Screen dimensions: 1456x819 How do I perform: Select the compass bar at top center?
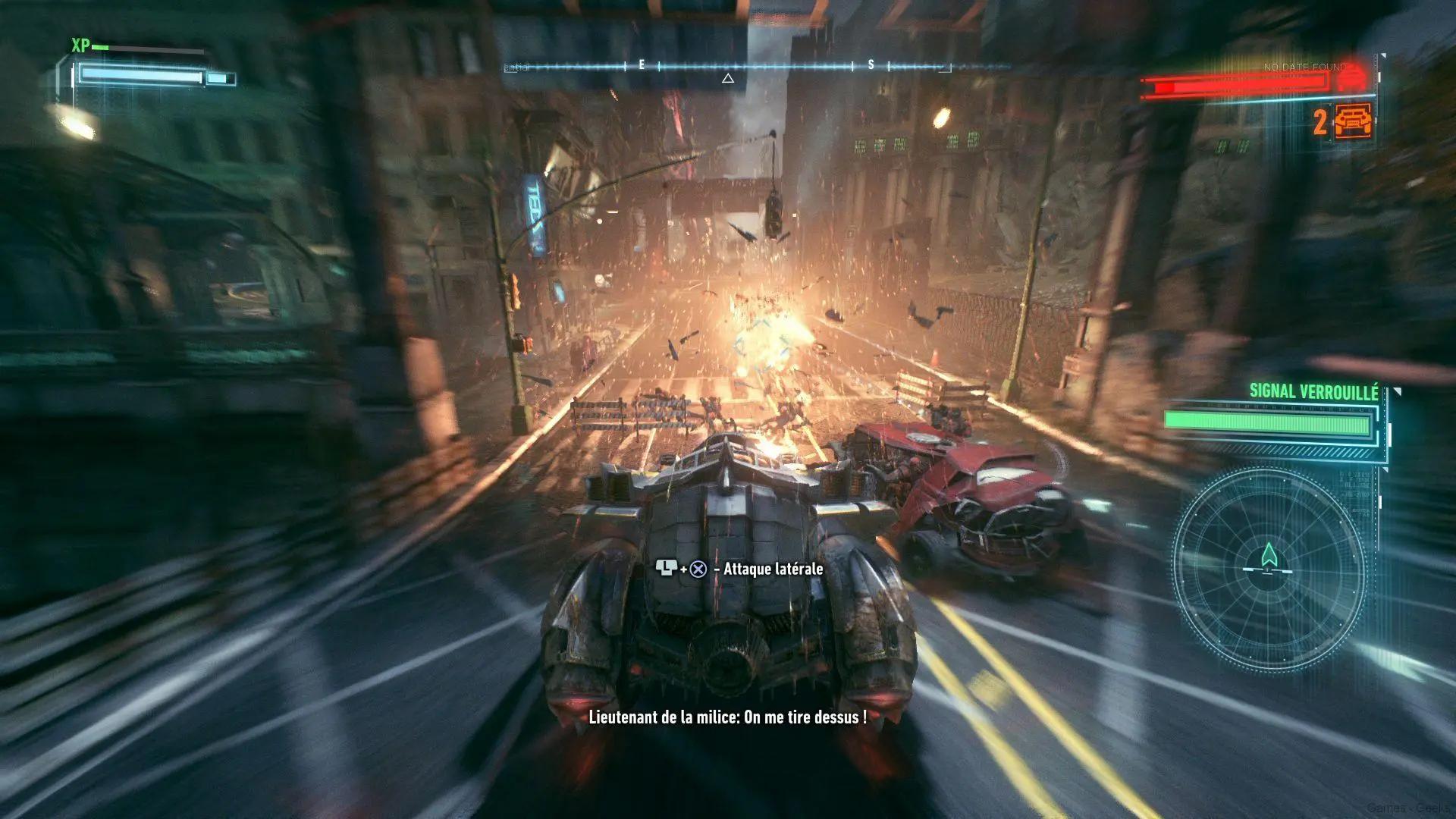[728, 66]
